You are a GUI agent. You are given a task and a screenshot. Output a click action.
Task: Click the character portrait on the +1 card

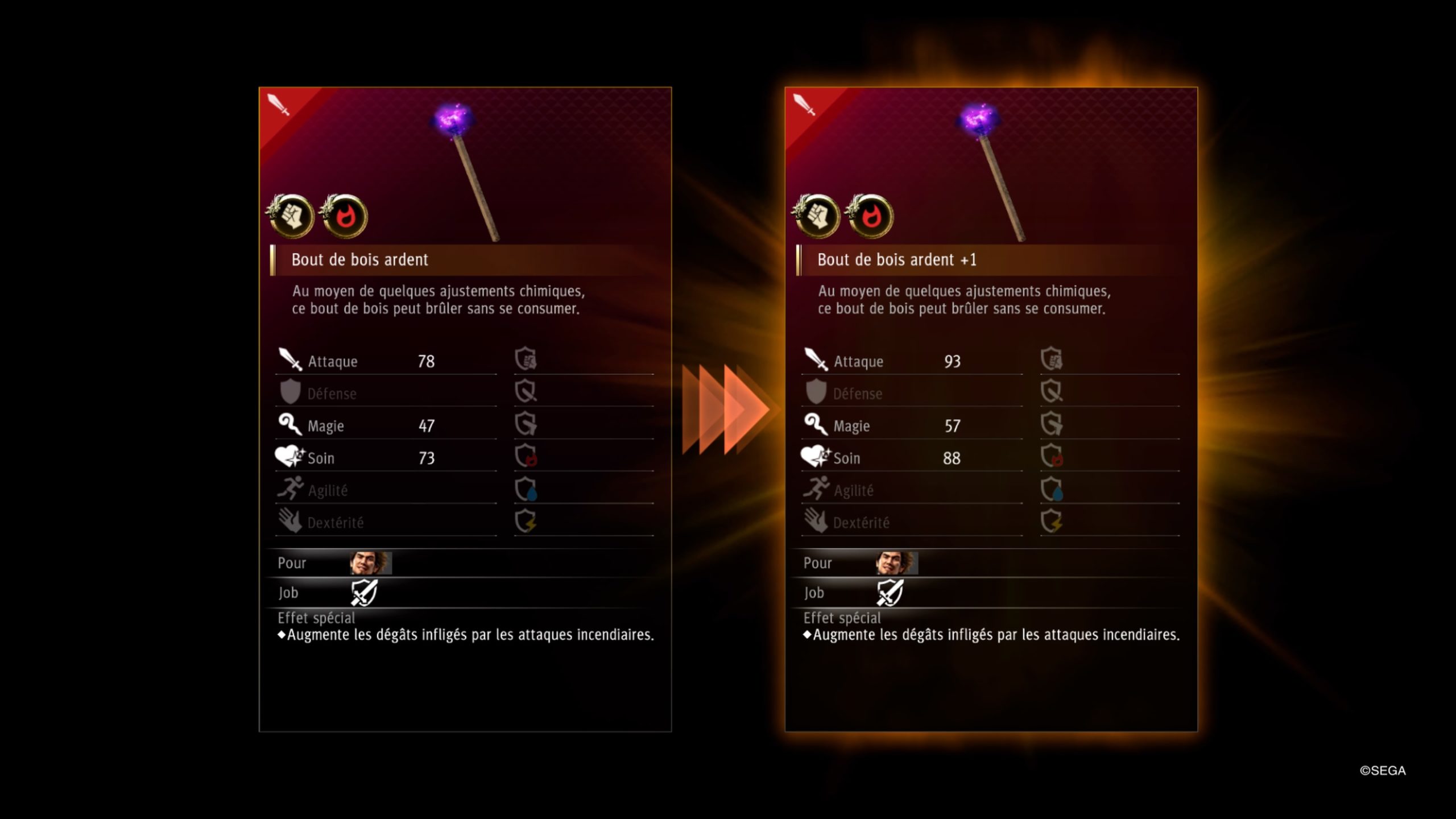pos(896,563)
